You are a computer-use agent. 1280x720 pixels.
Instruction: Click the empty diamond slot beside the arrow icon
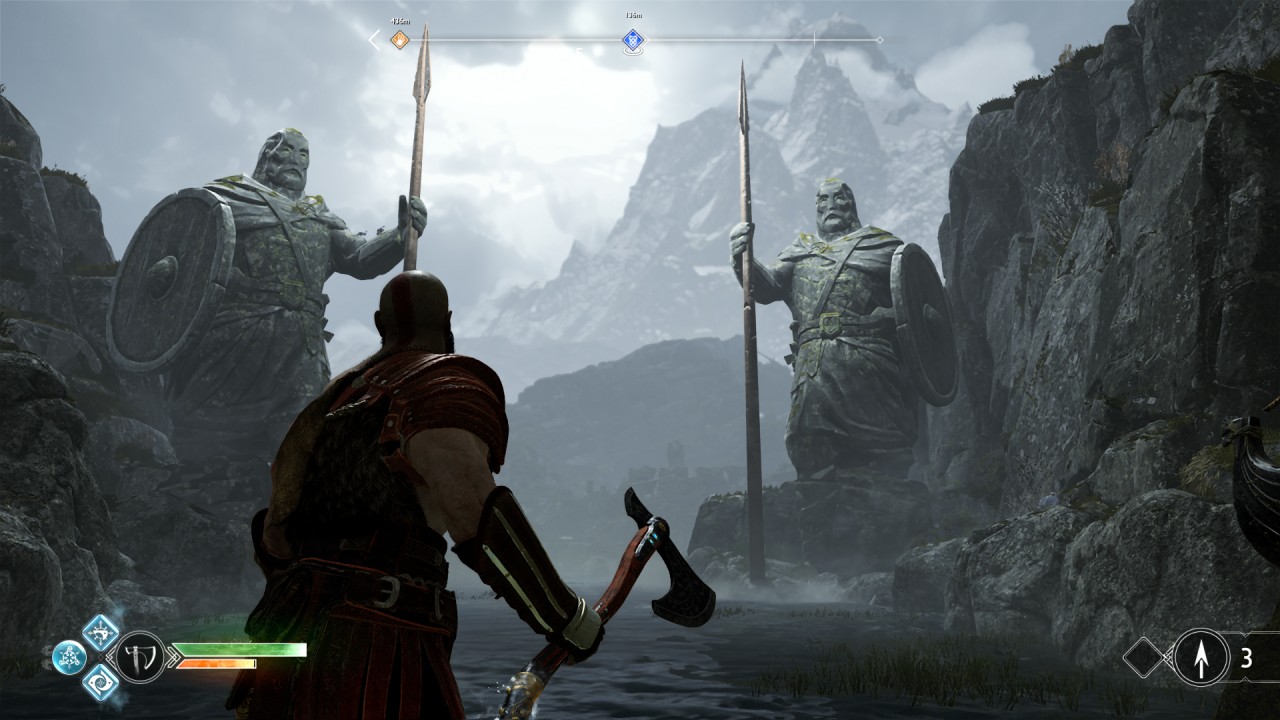click(x=1143, y=657)
